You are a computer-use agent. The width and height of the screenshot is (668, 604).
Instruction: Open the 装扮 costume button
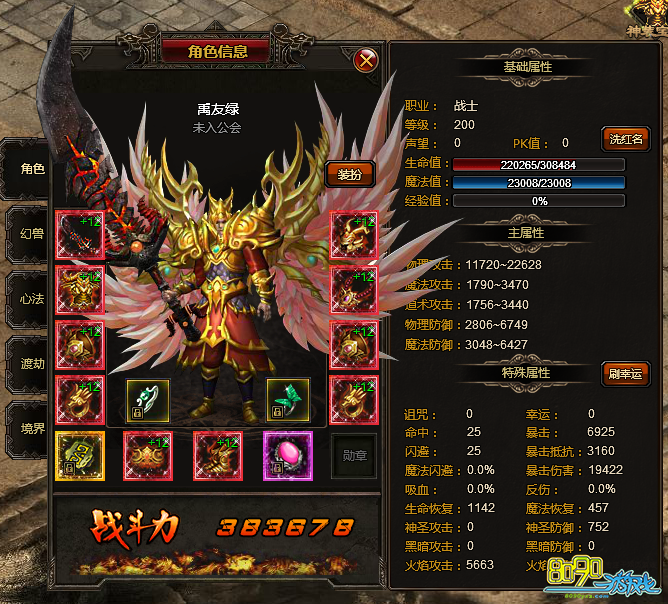pyautogui.click(x=349, y=174)
